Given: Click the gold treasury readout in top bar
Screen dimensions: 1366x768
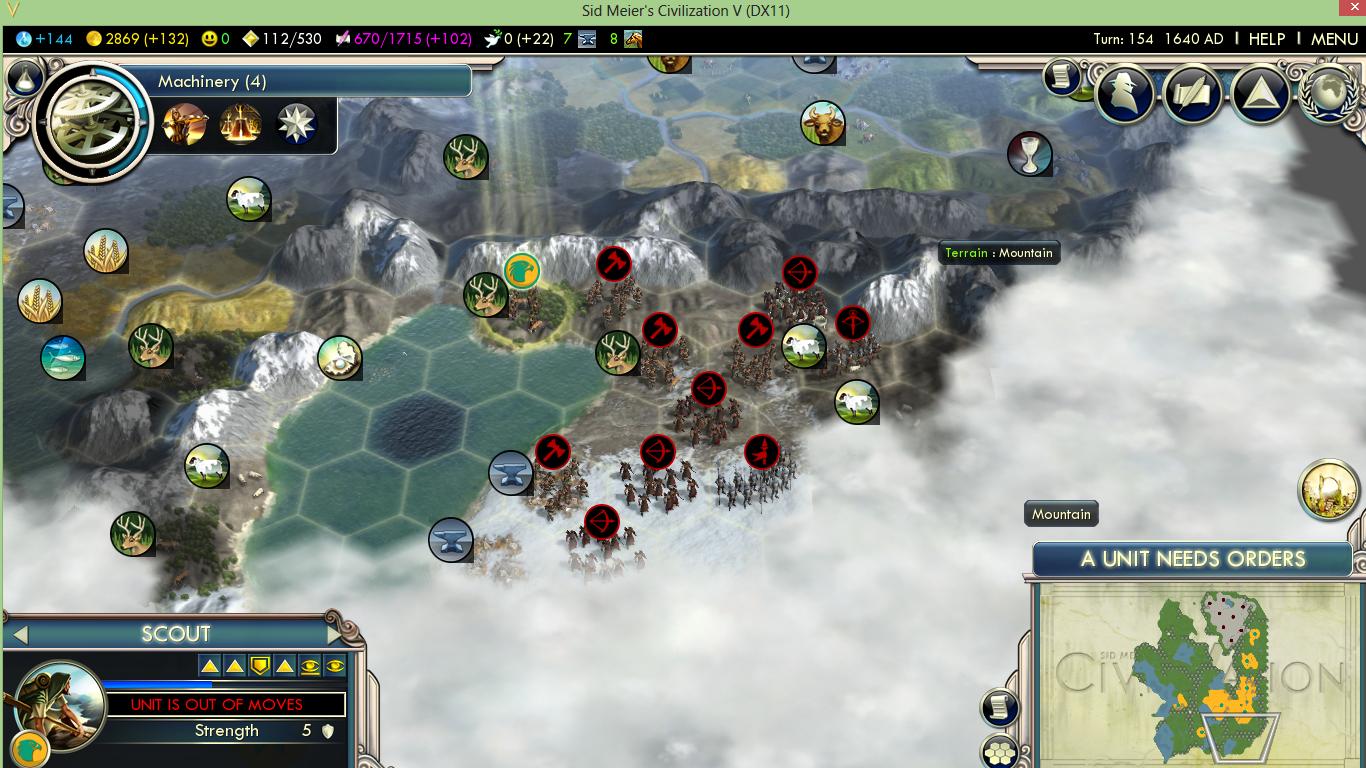Looking at the screenshot, I should (x=137, y=39).
